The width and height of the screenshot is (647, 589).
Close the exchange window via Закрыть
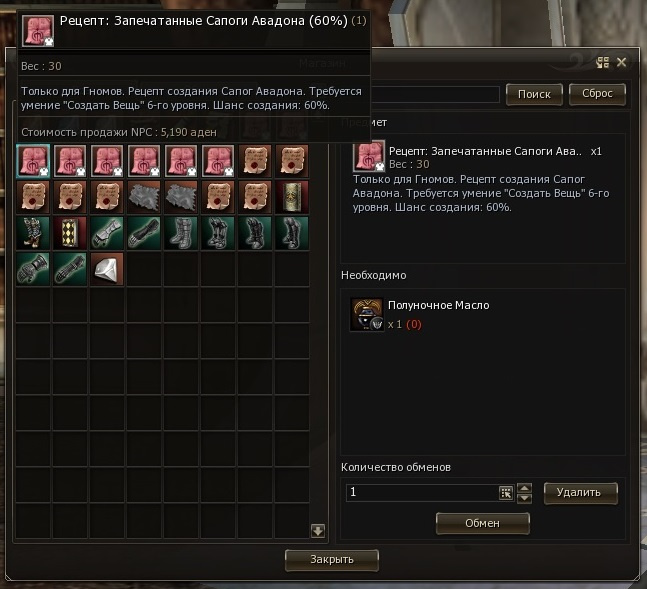pos(332,559)
